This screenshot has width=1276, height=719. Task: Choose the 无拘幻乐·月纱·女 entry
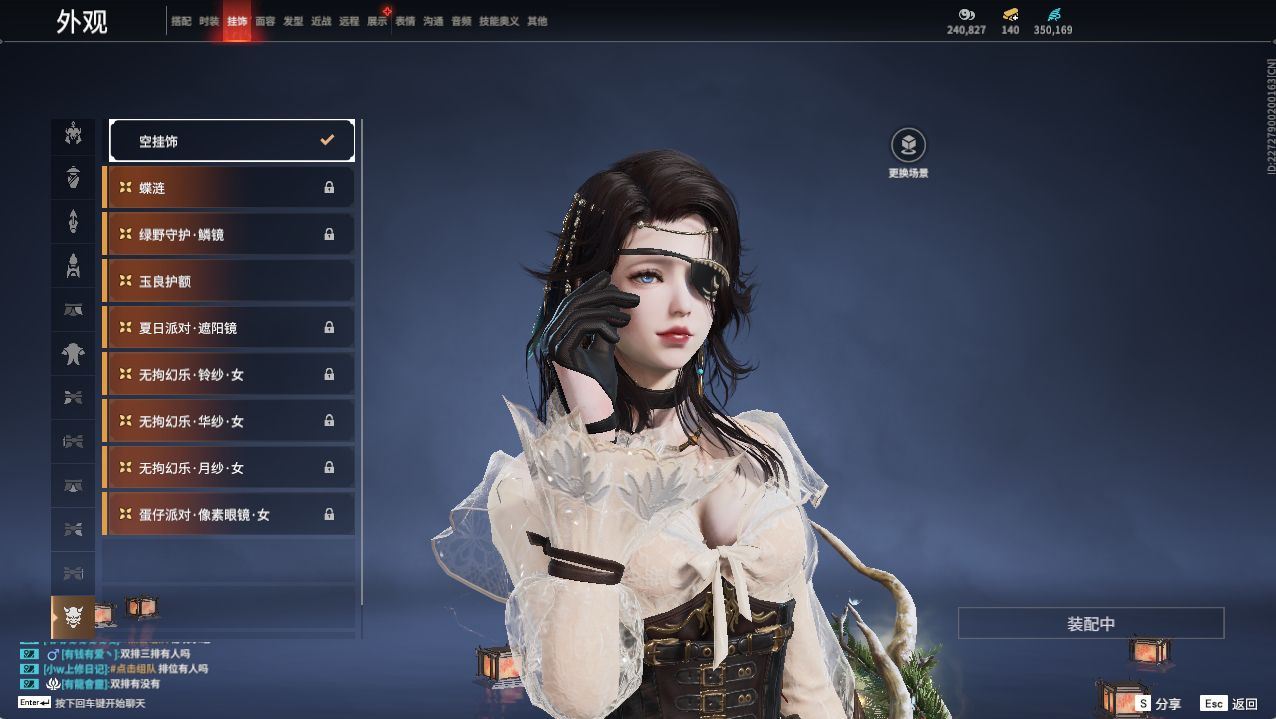pyautogui.click(x=229, y=468)
